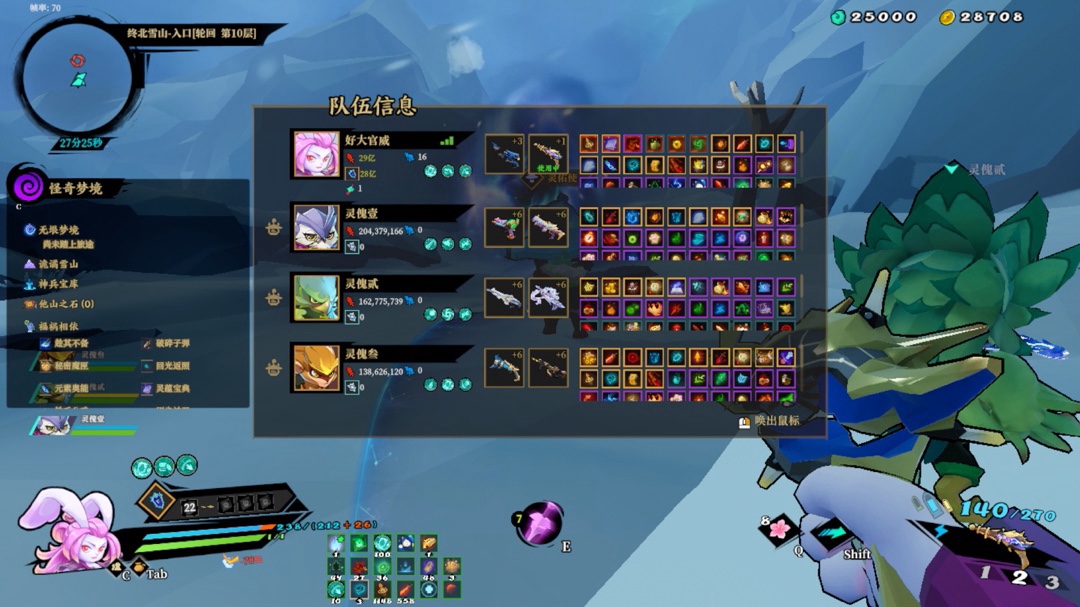Inspect 灵傀壹's green and pink first weapon
The height and width of the screenshot is (607, 1080).
click(x=504, y=227)
